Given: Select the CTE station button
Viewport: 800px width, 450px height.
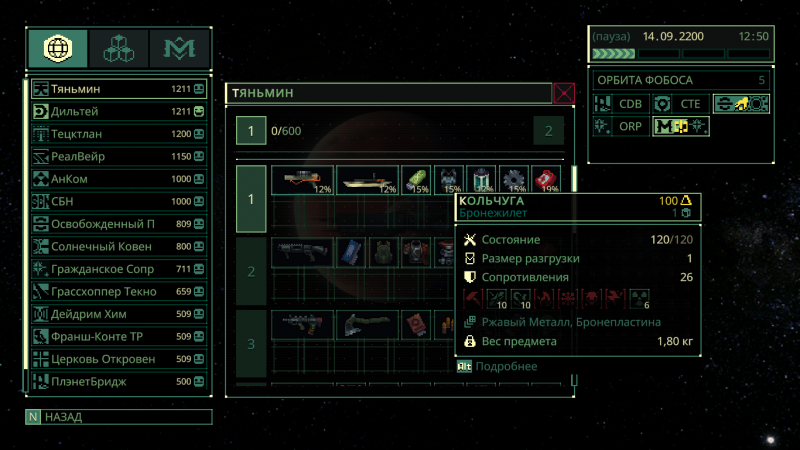Looking at the screenshot, I should pyautogui.click(x=679, y=103).
